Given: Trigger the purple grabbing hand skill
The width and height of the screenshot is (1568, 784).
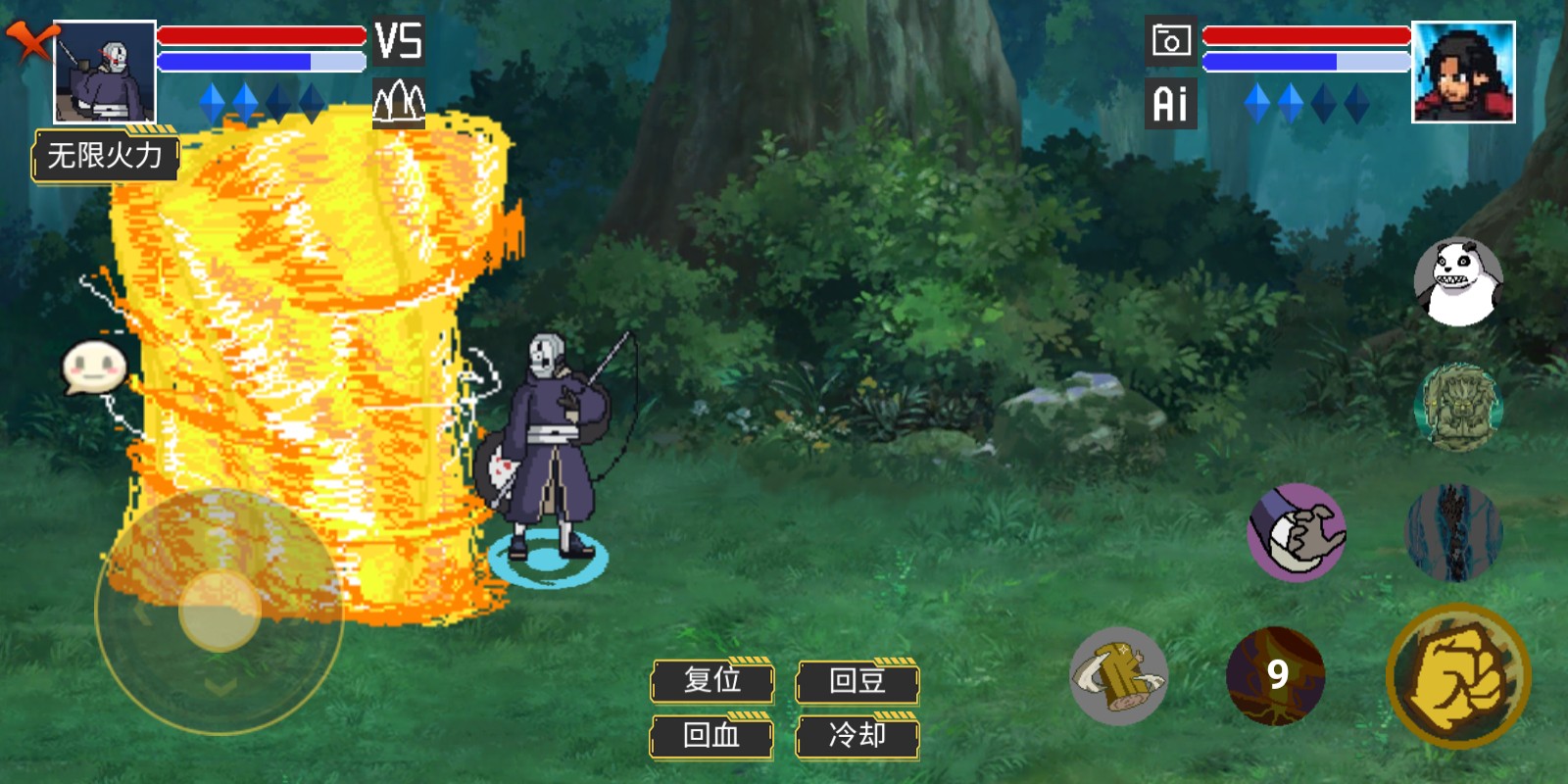Looking at the screenshot, I should pos(1297,532).
